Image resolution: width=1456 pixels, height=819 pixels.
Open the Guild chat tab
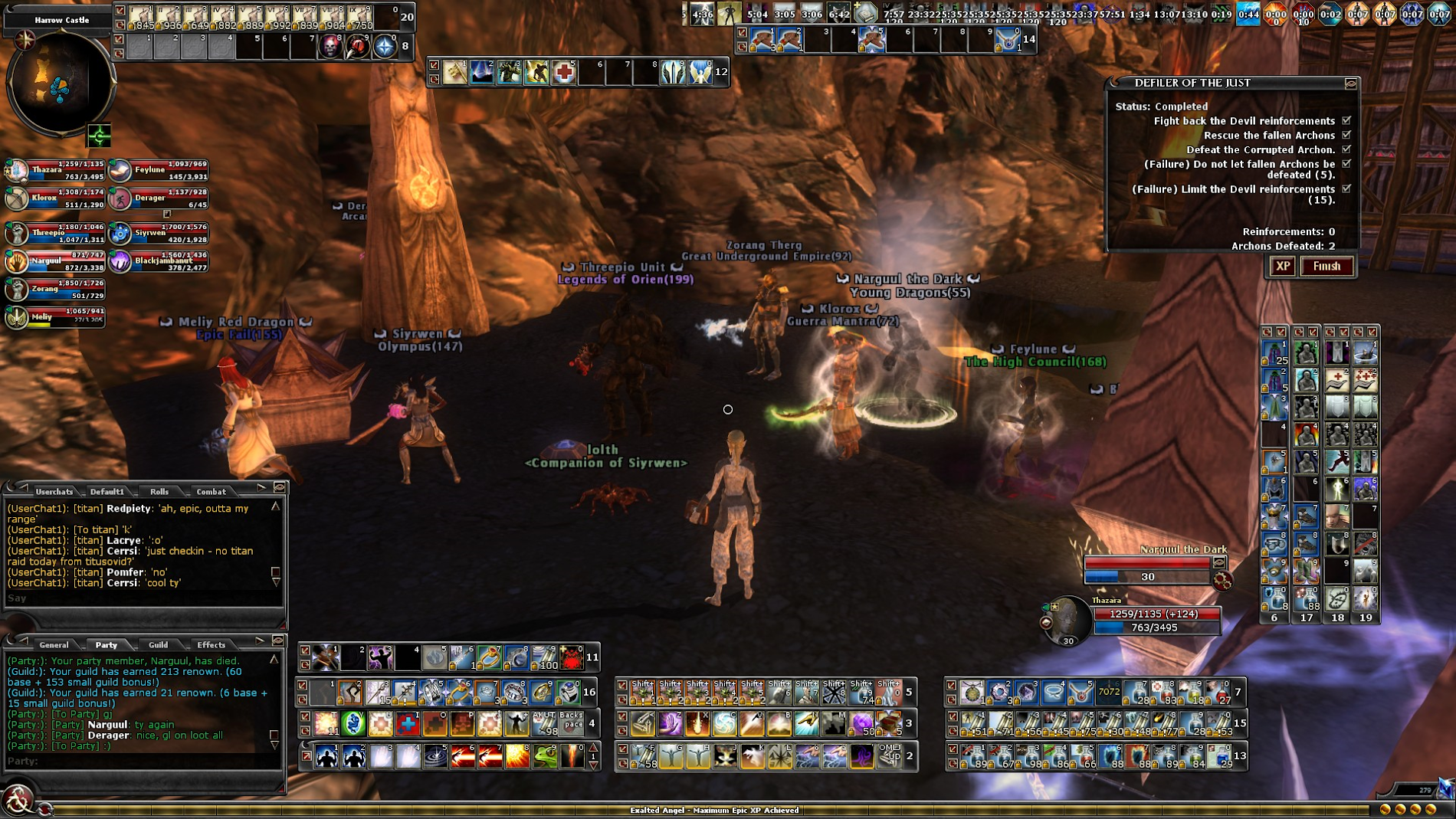(x=159, y=645)
